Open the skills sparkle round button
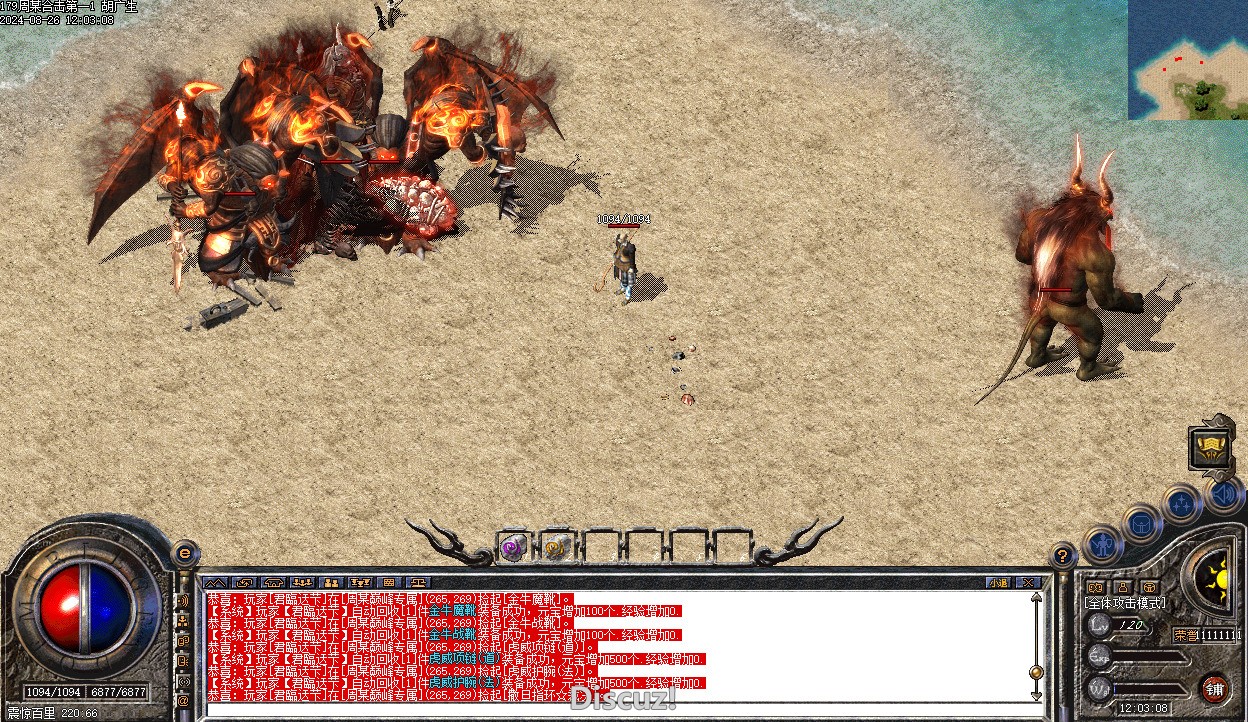1248x722 pixels. pos(1182,503)
